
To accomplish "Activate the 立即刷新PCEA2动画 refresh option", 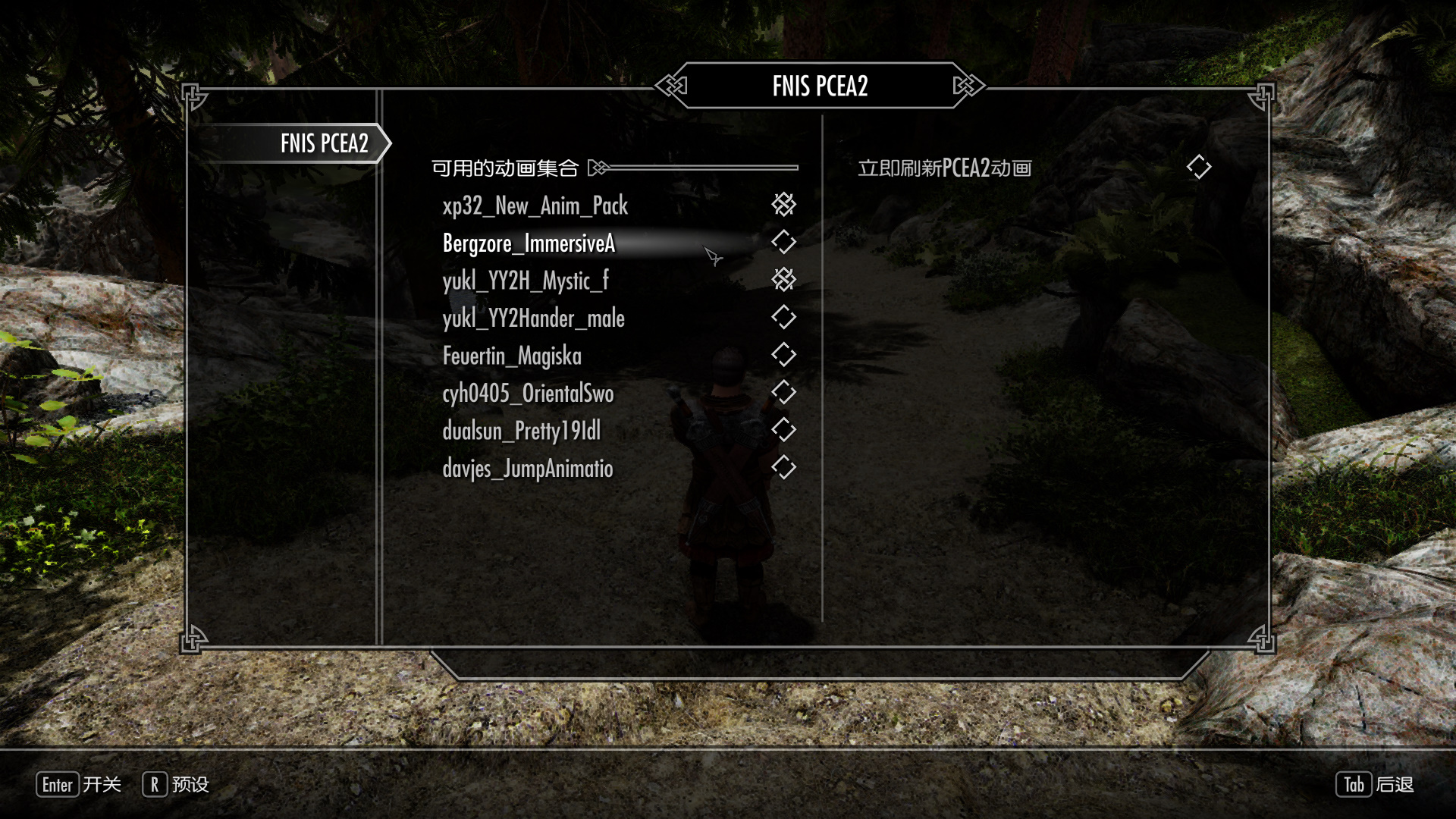I will pos(1198,168).
